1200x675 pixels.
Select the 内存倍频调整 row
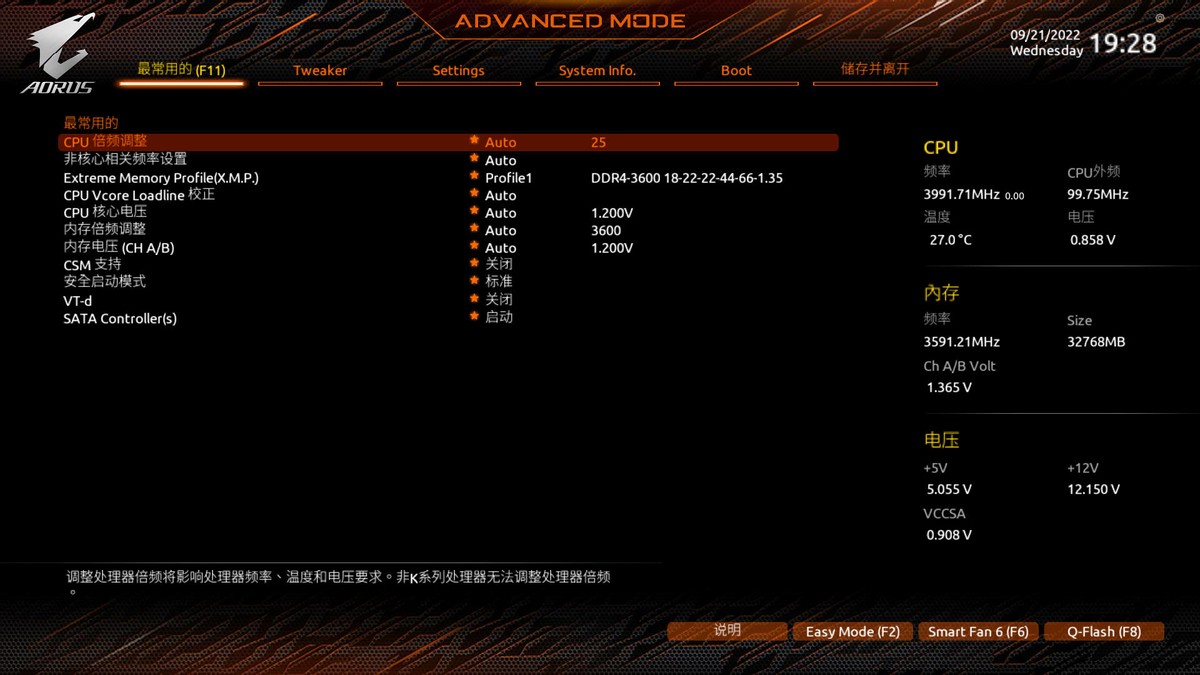click(105, 230)
